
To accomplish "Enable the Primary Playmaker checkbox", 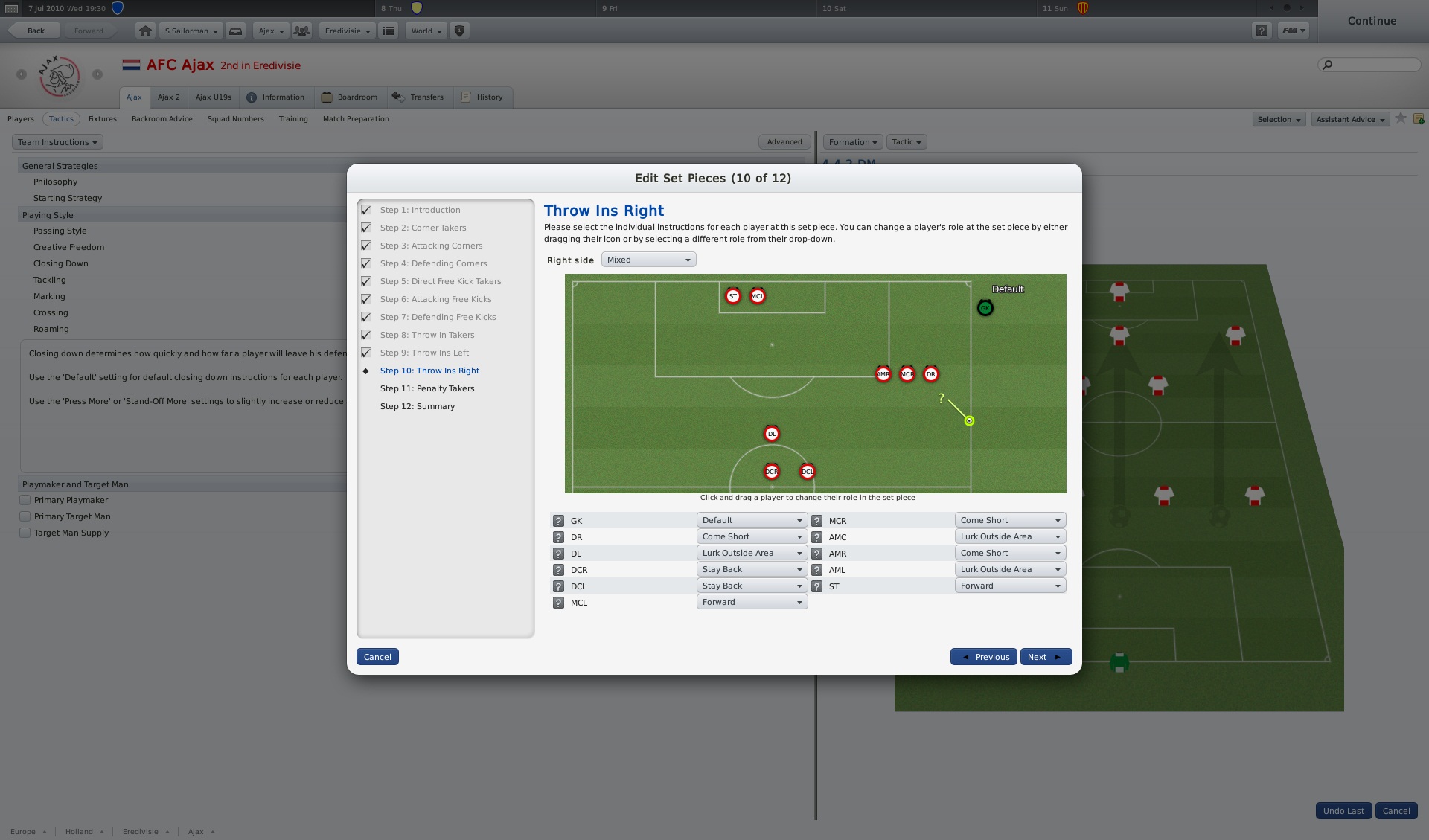I will coord(25,500).
